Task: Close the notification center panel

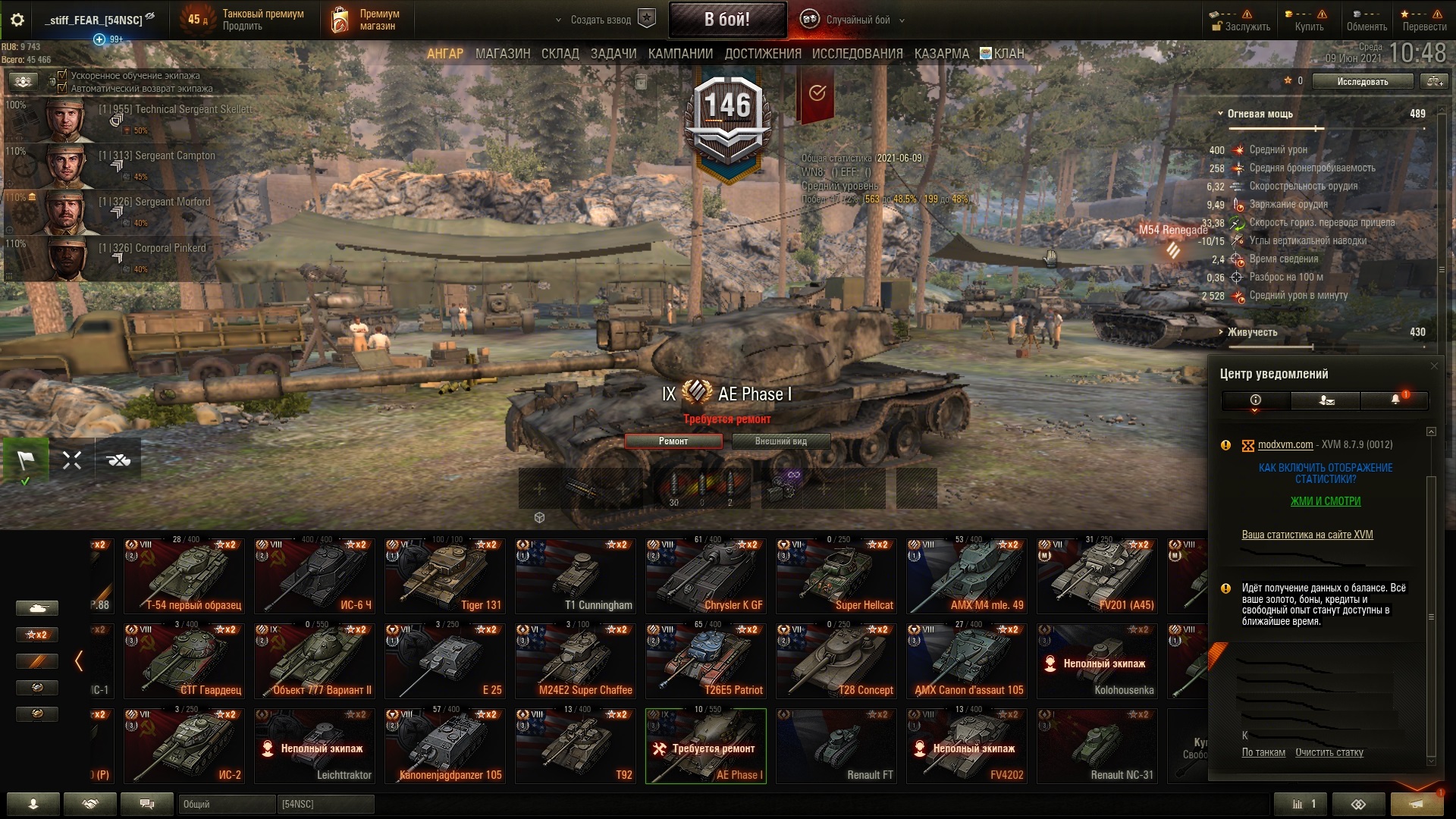Action: tap(1433, 366)
